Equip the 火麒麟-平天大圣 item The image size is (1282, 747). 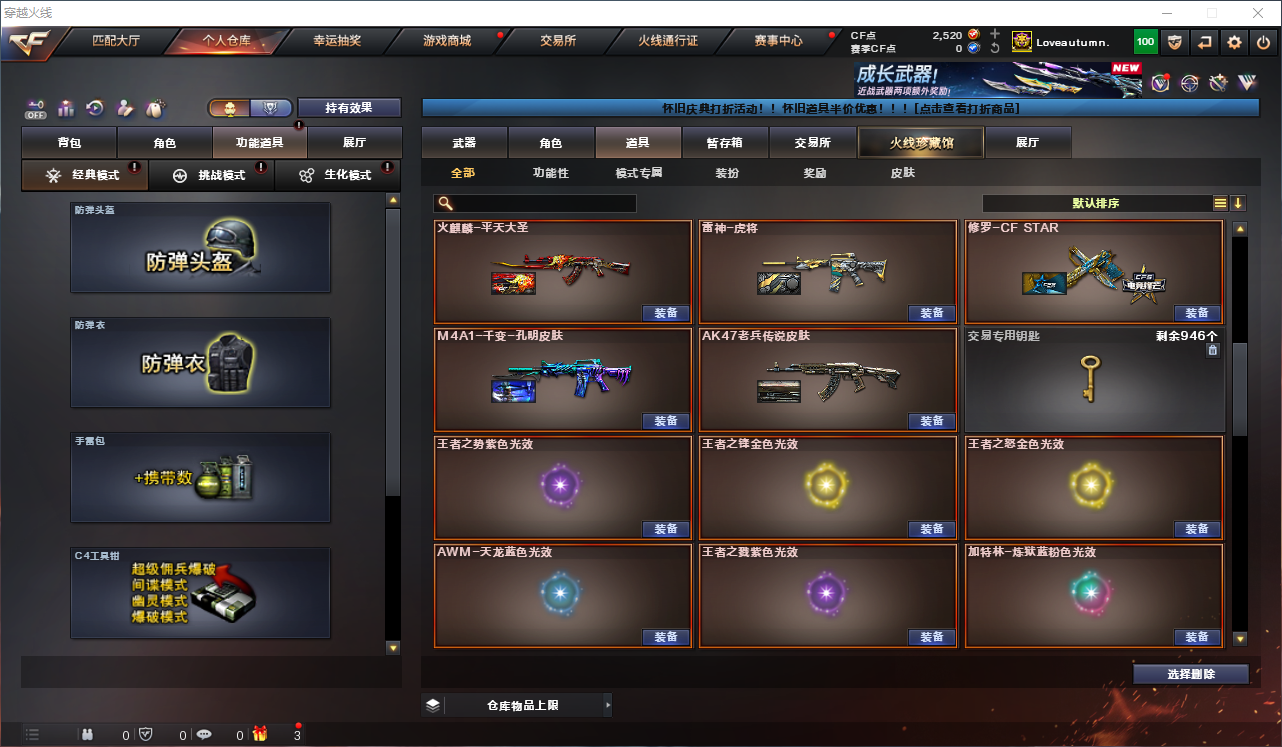pos(666,313)
